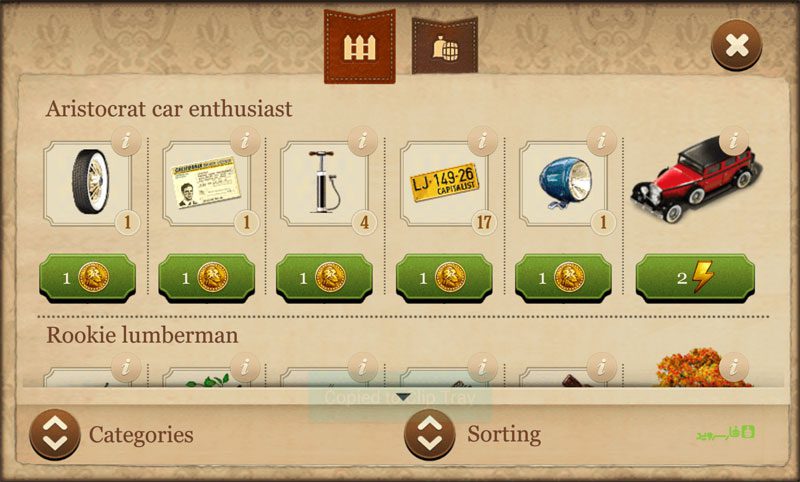
Task: Close the collections window
Action: point(736,45)
